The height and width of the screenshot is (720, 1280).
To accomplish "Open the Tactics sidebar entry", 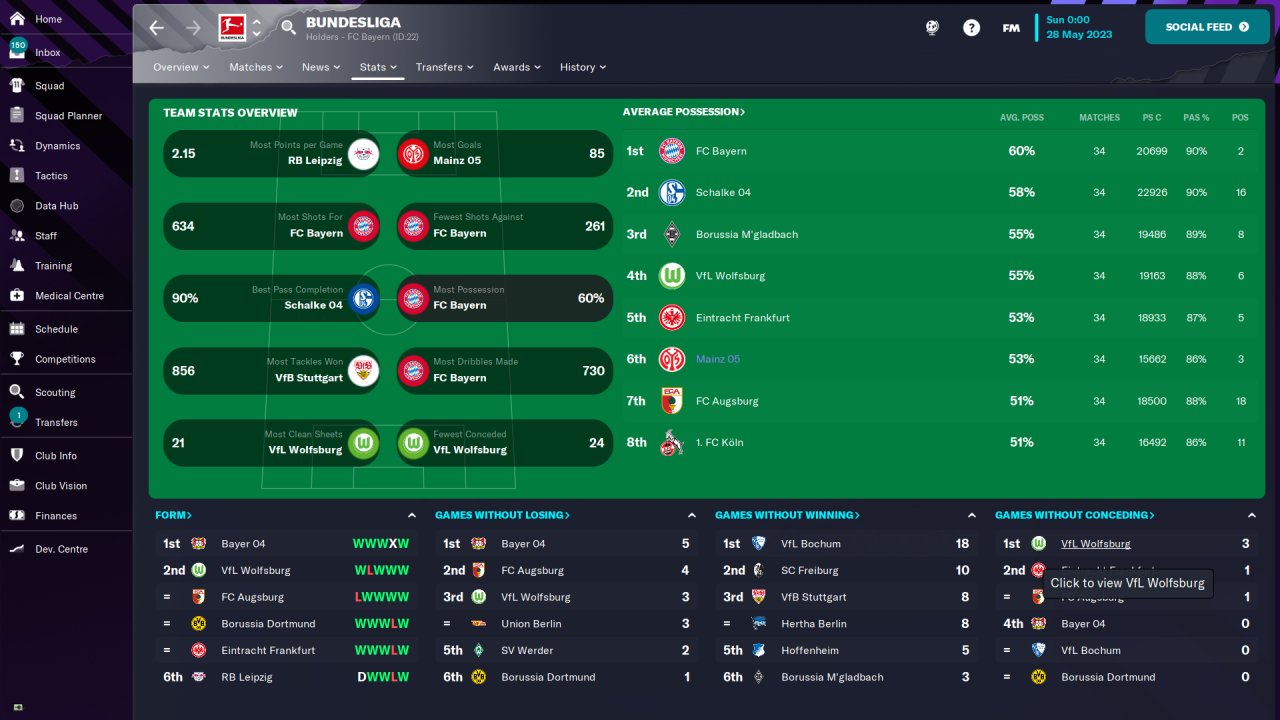I will click(x=51, y=176).
